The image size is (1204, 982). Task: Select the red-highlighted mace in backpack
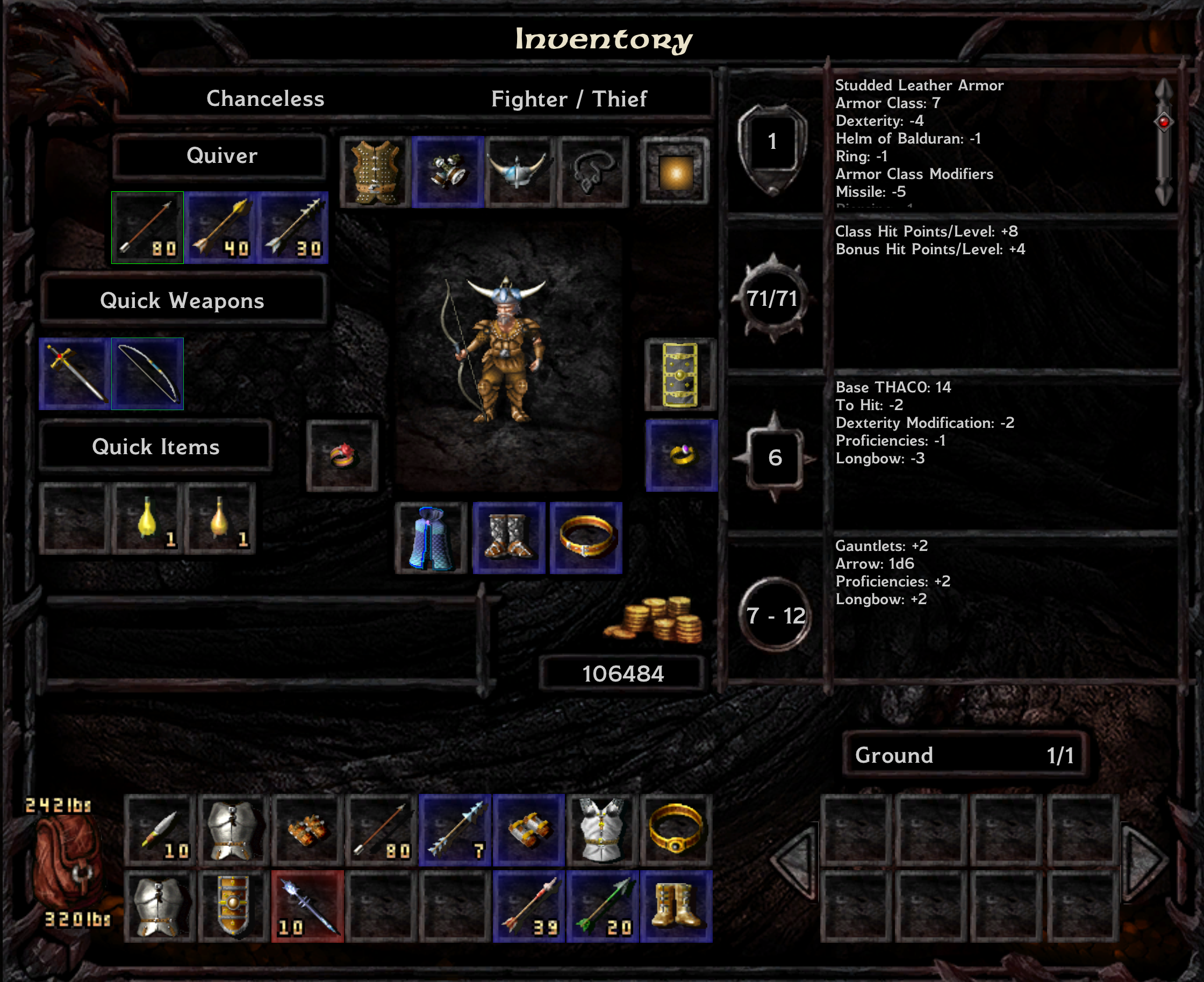[307, 906]
